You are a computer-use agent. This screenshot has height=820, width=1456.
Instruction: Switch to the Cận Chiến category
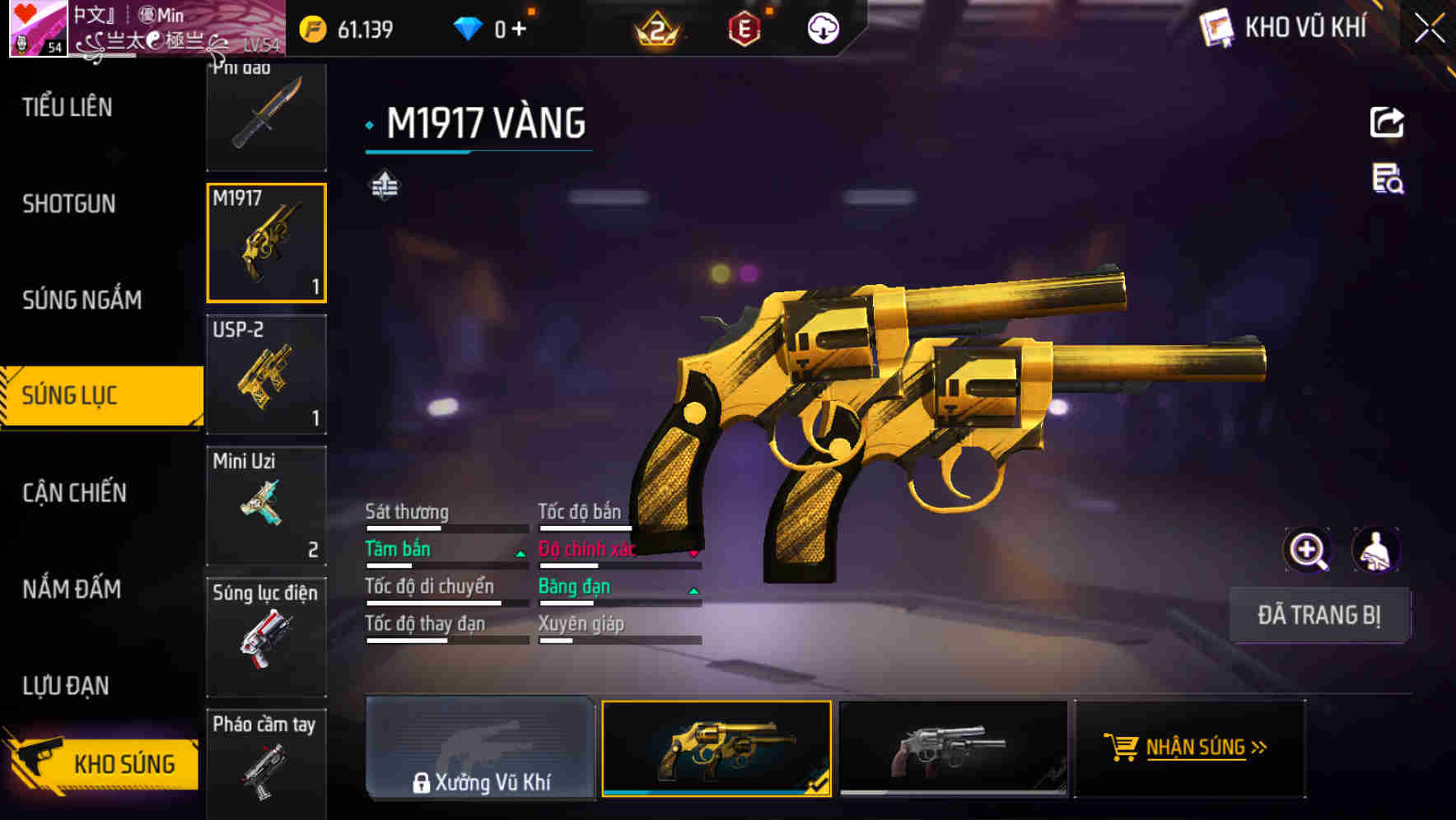click(x=74, y=492)
